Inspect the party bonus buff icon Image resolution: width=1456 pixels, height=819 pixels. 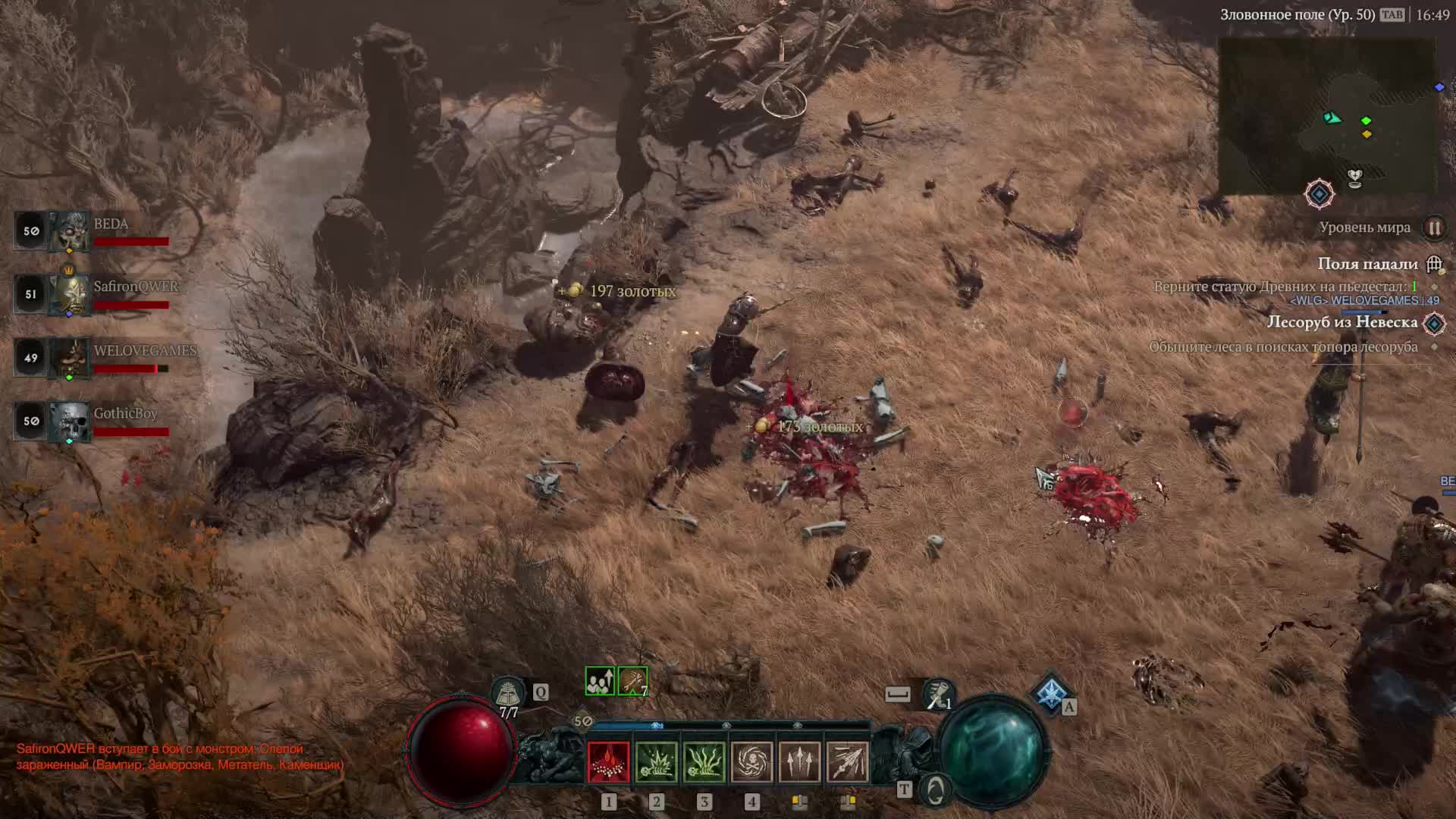click(600, 681)
